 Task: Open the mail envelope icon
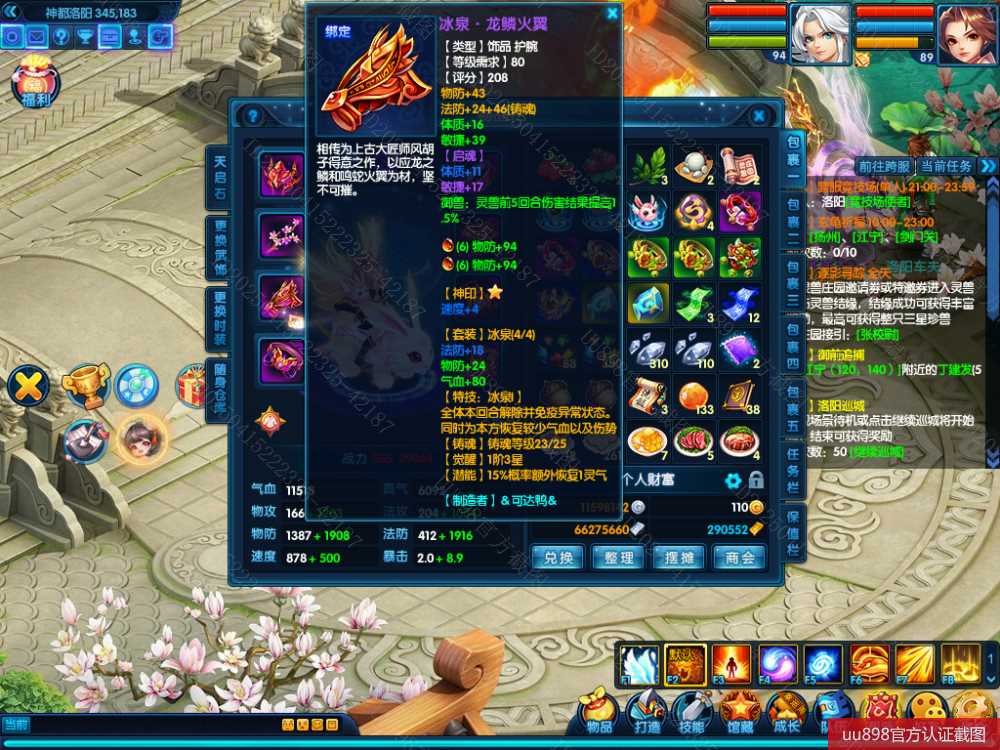[37, 37]
